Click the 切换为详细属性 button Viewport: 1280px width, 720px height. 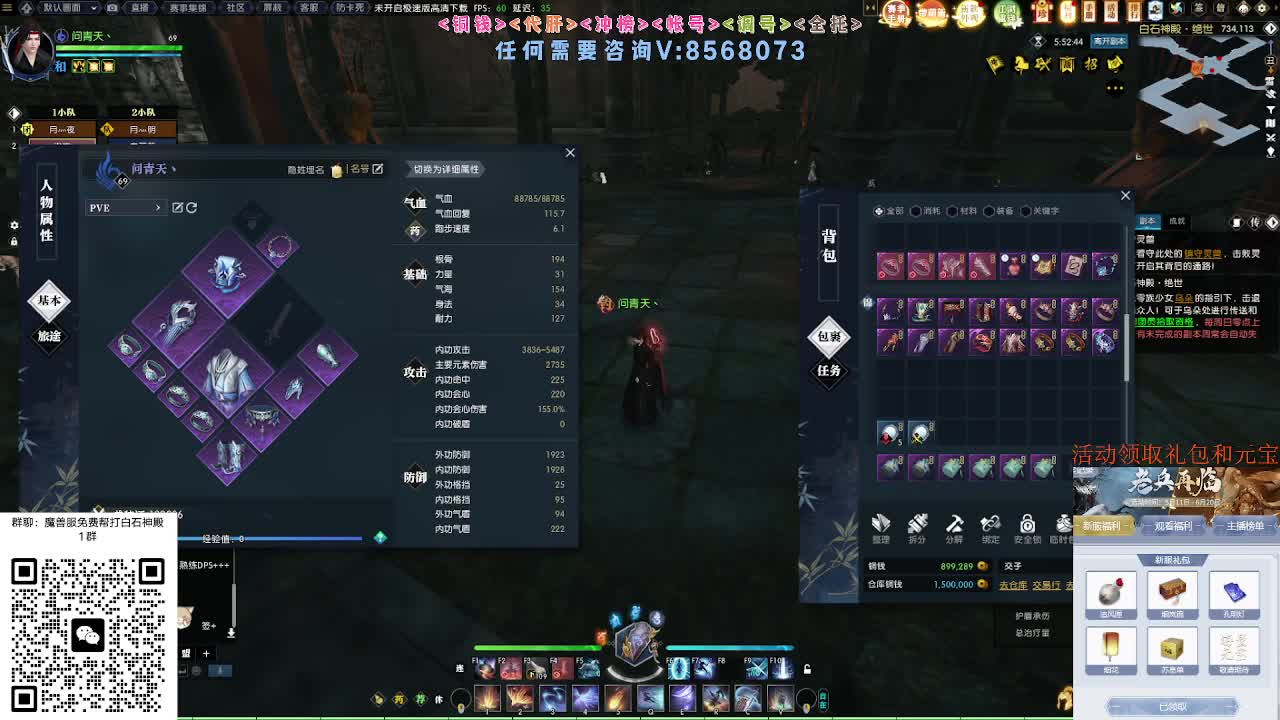tap(446, 170)
